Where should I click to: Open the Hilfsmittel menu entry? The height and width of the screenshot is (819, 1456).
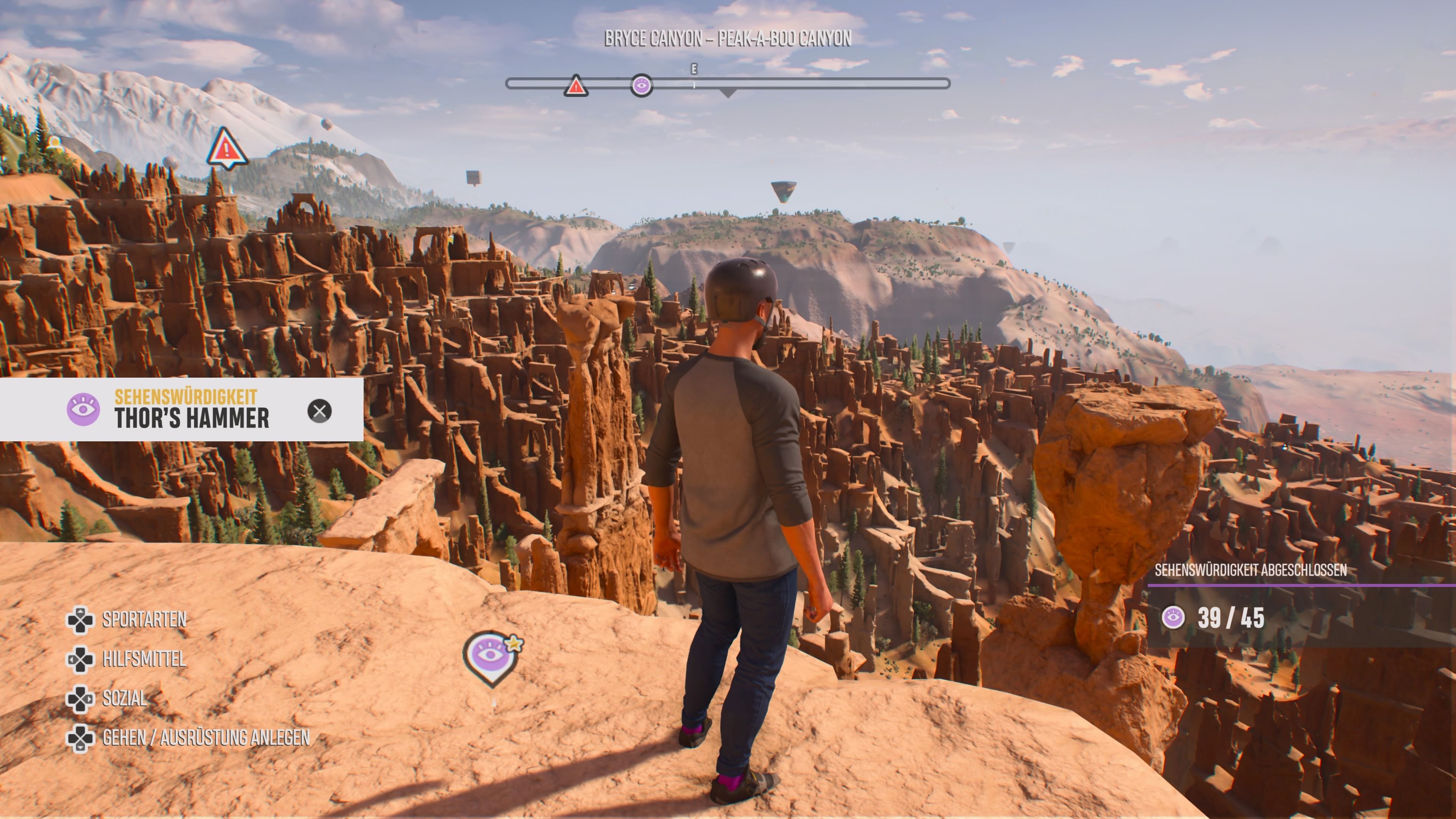point(144,659)
